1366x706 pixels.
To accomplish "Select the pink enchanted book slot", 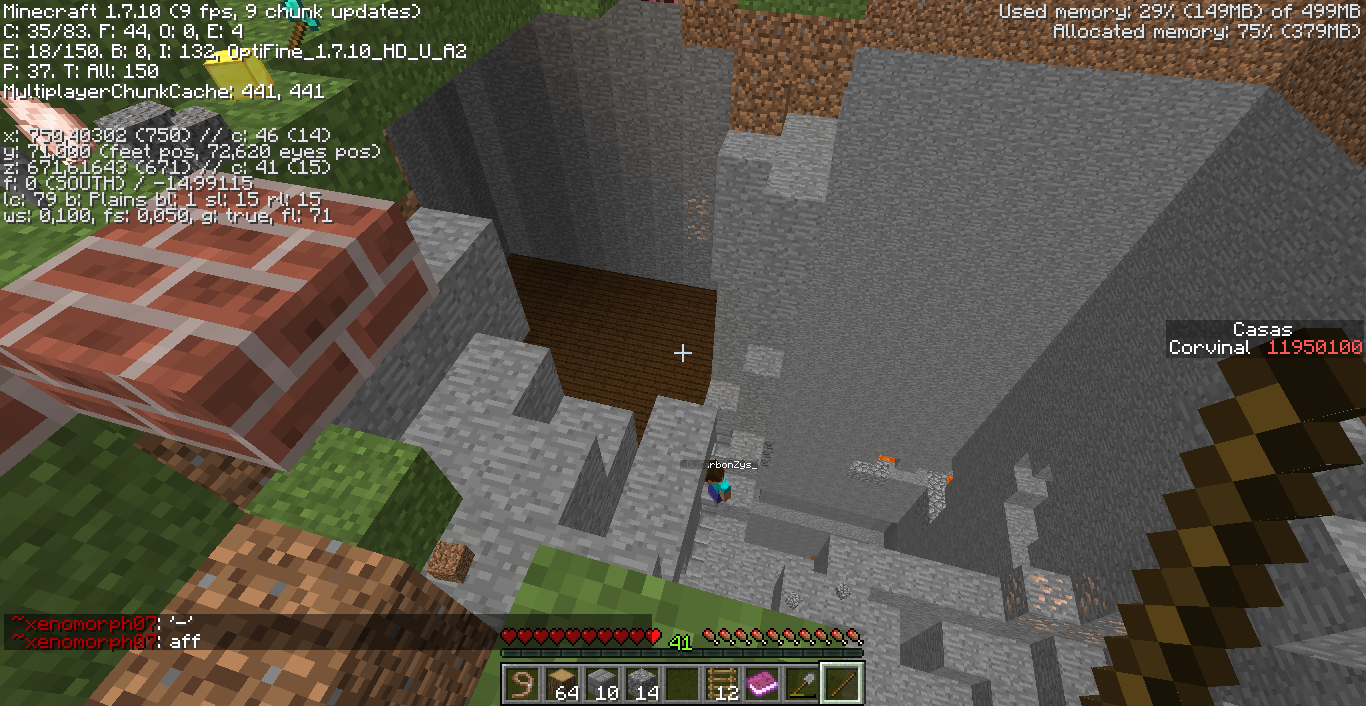I will 762,684.
